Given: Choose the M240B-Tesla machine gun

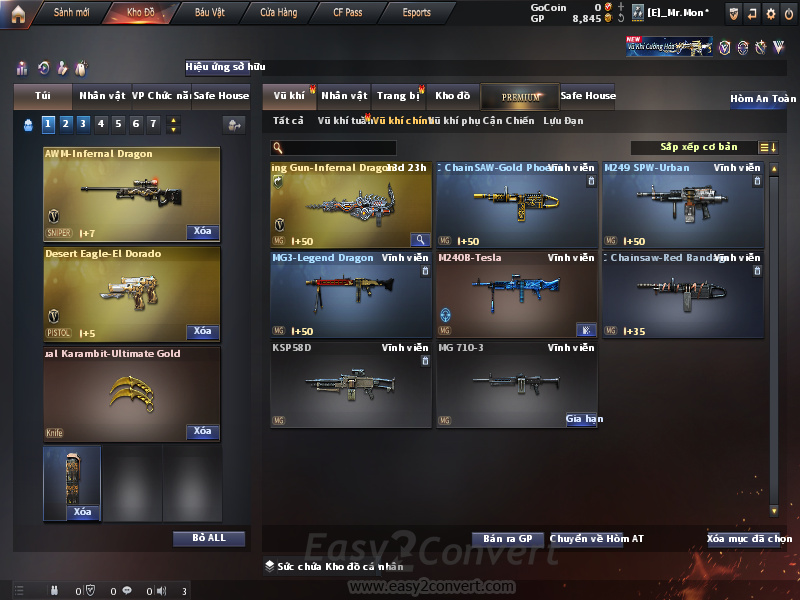Looking at the screenshot, I should pos(517,296).
